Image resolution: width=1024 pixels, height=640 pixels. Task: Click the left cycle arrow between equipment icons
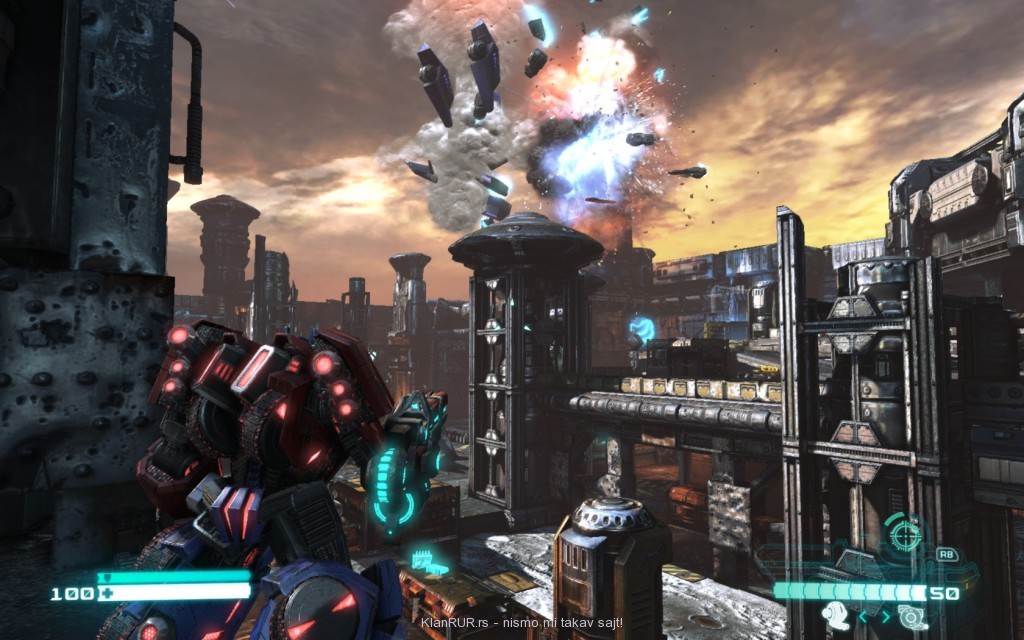863,617
